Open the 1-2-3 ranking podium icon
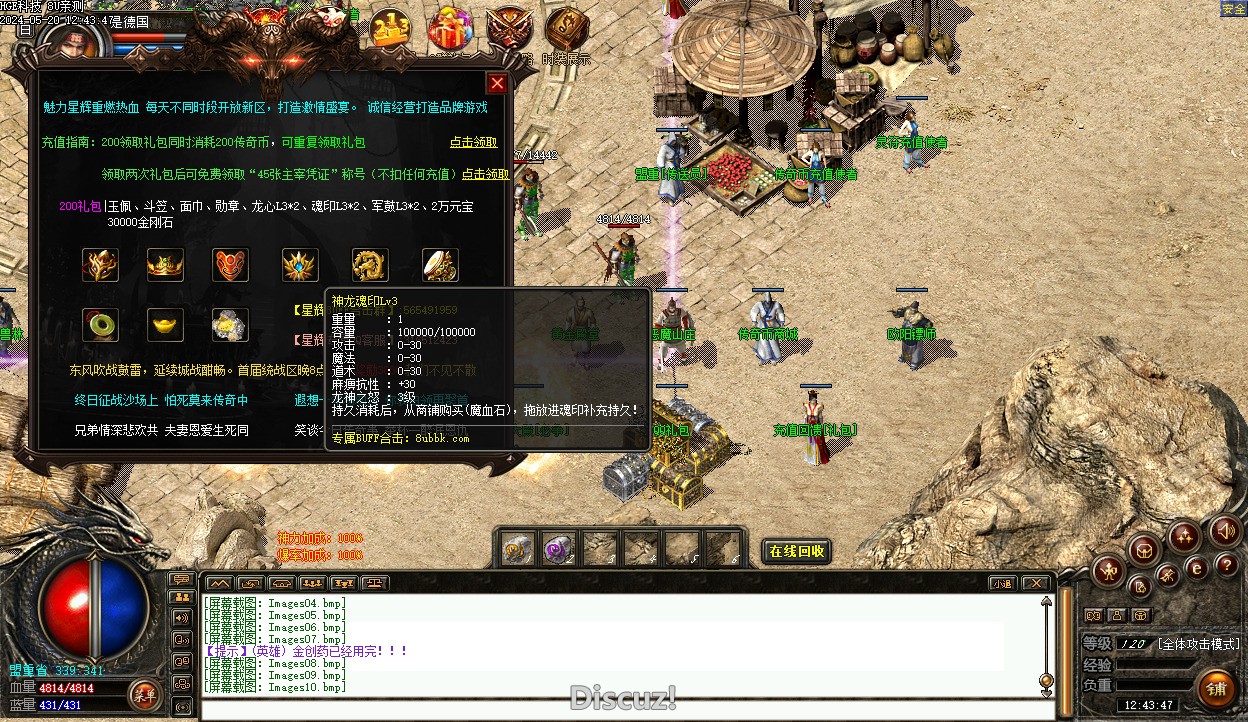Viewport: 1248px width, 722px height. (391, 30)
